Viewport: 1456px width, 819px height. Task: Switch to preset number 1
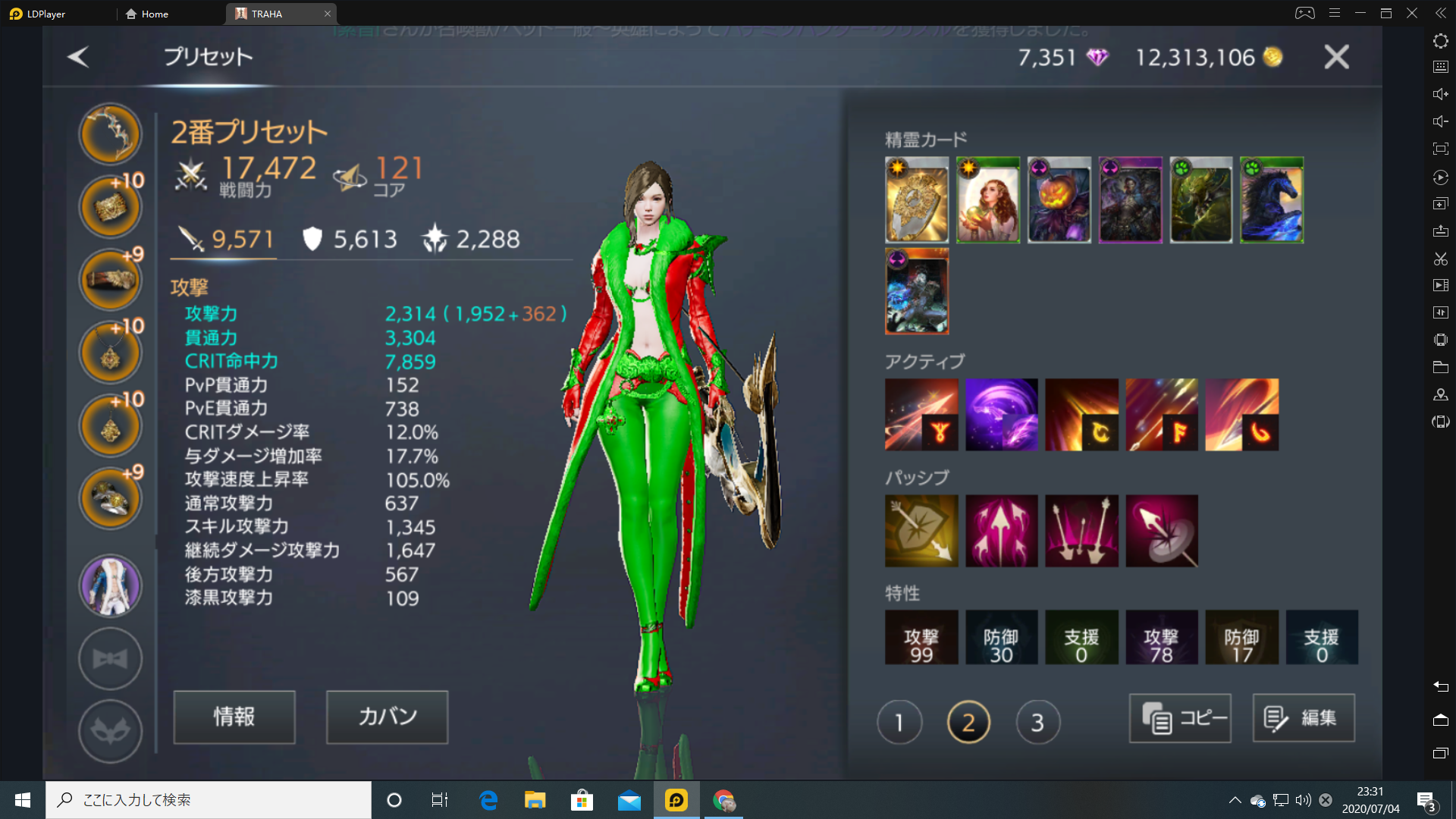[899, 722]
